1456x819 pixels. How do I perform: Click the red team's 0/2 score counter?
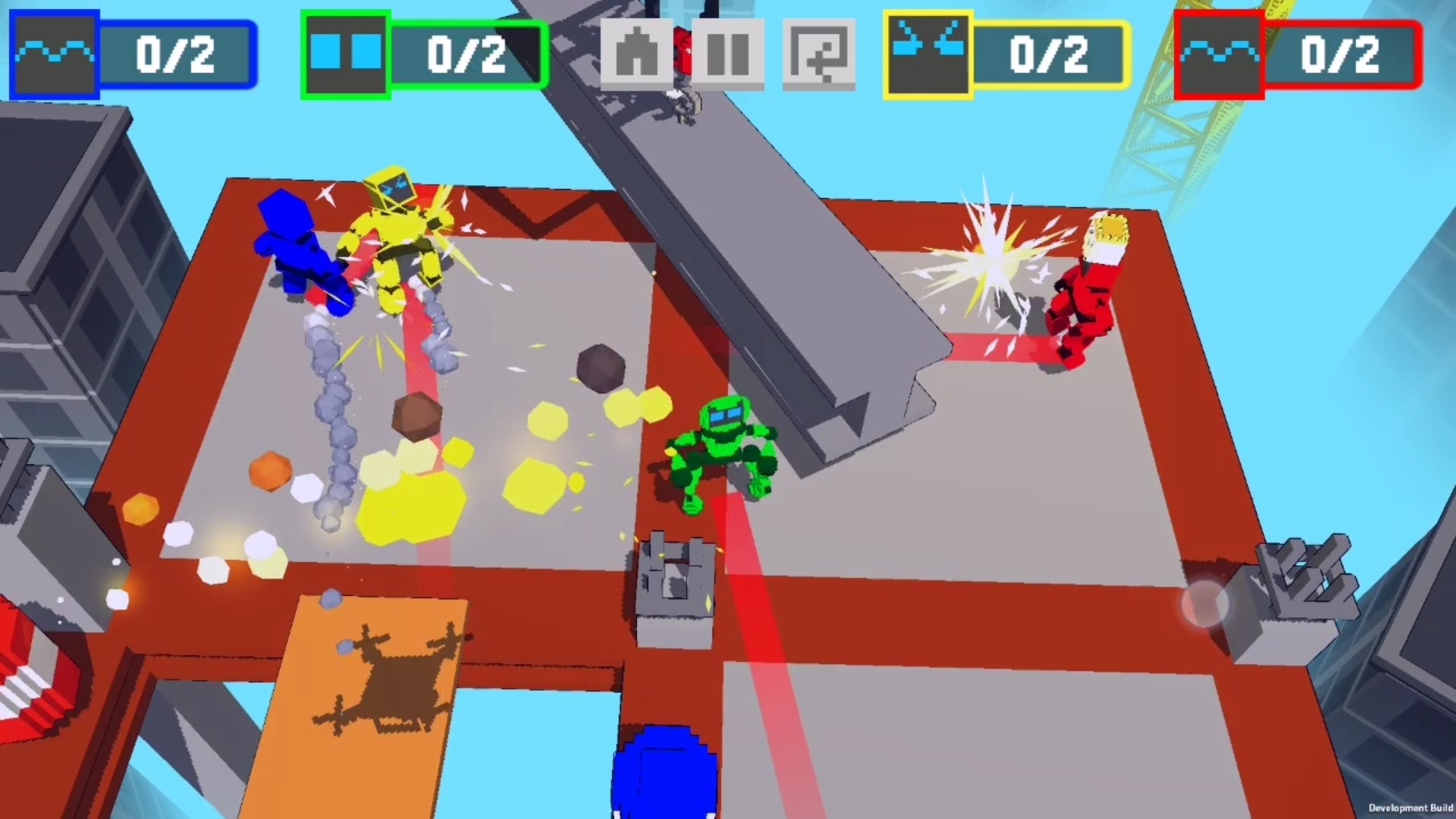click(1341, 55)
